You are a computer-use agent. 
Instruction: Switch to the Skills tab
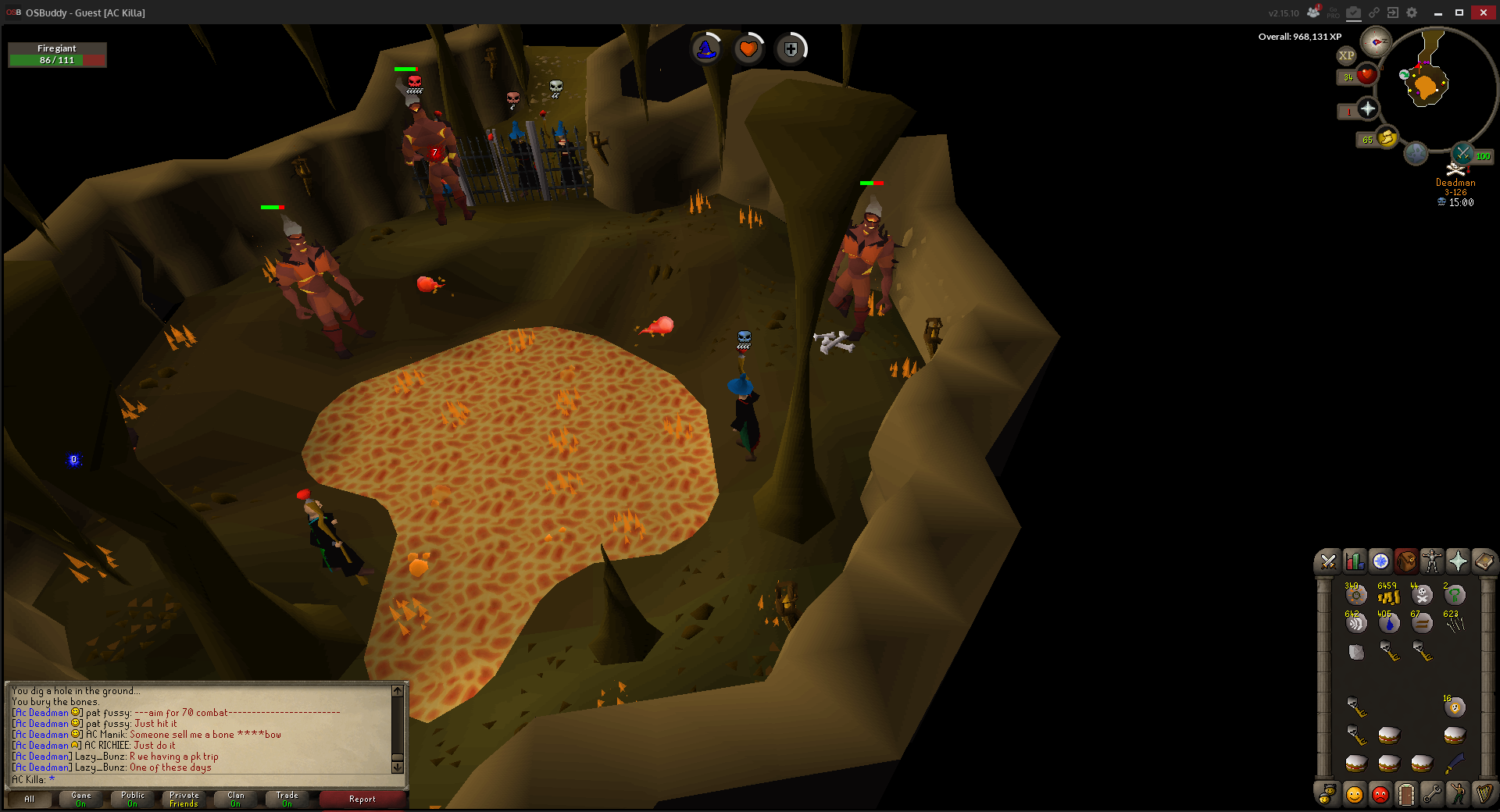(x=1354, y=561)
